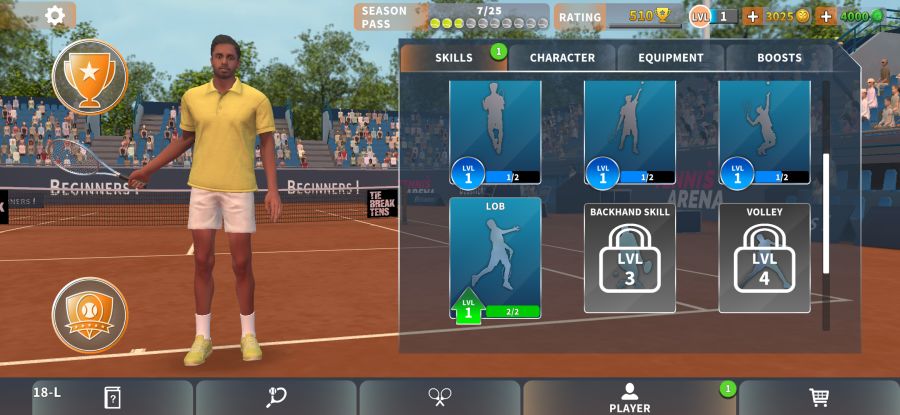Select the Skills tab
The height and width of the screenshot is (415, 900).
pos(454,58)
